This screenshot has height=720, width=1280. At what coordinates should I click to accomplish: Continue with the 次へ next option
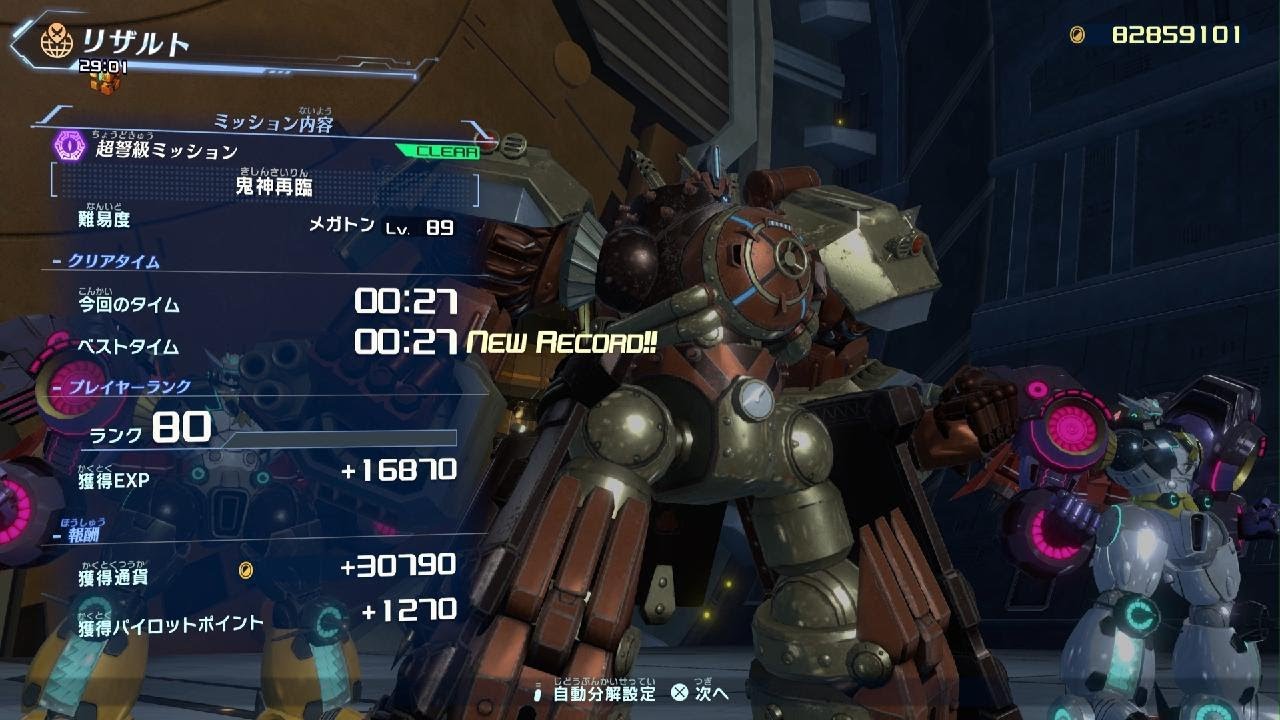[700, 692]
